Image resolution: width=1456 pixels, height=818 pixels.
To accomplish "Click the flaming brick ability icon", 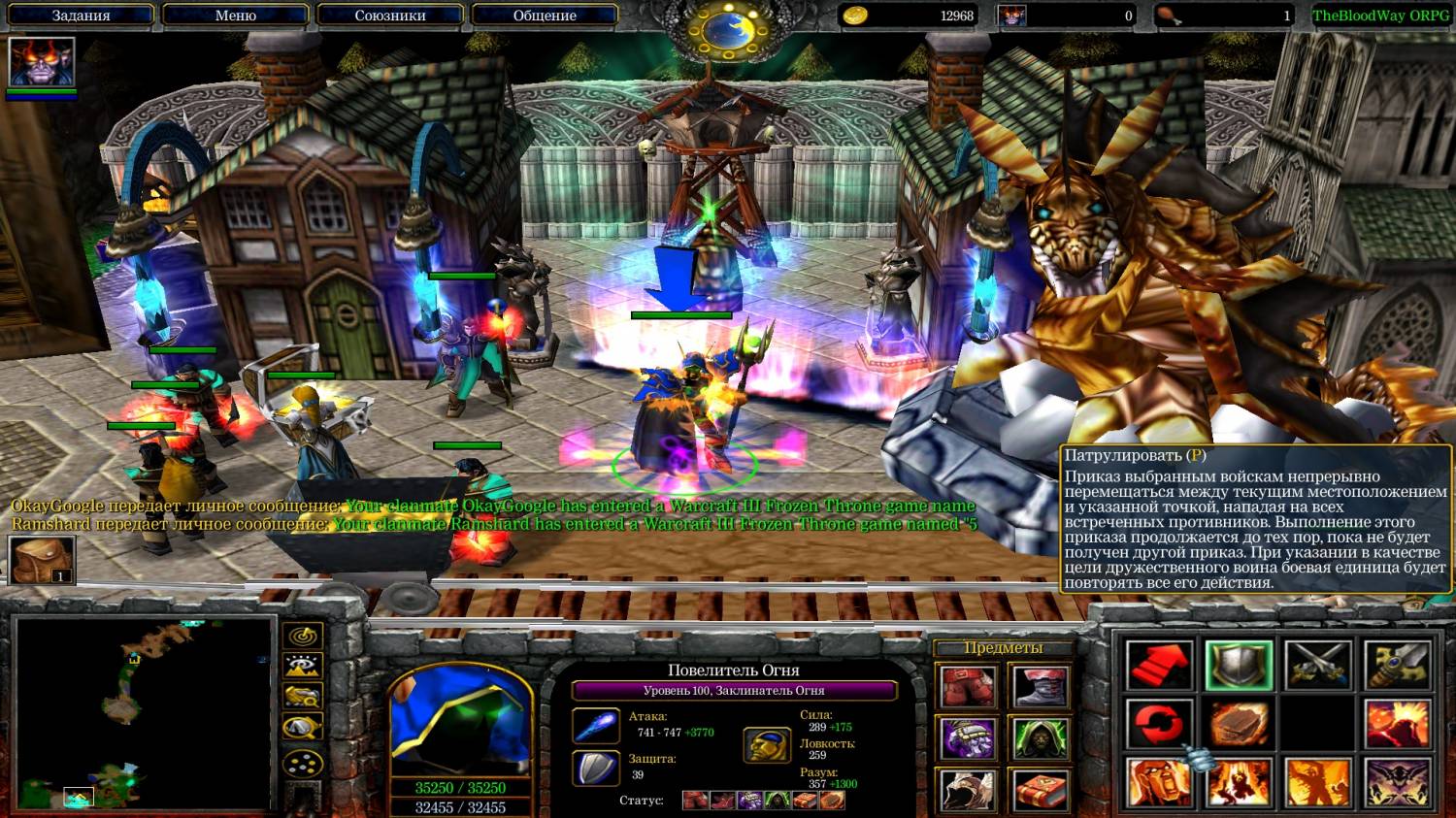I will click(1239, 724).
